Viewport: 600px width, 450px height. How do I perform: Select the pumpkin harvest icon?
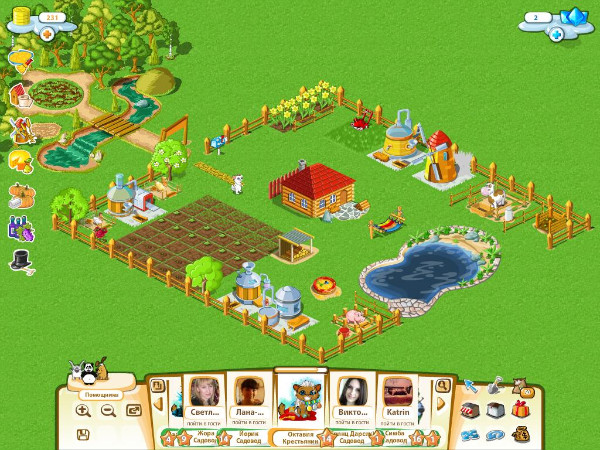pos(20,193)
